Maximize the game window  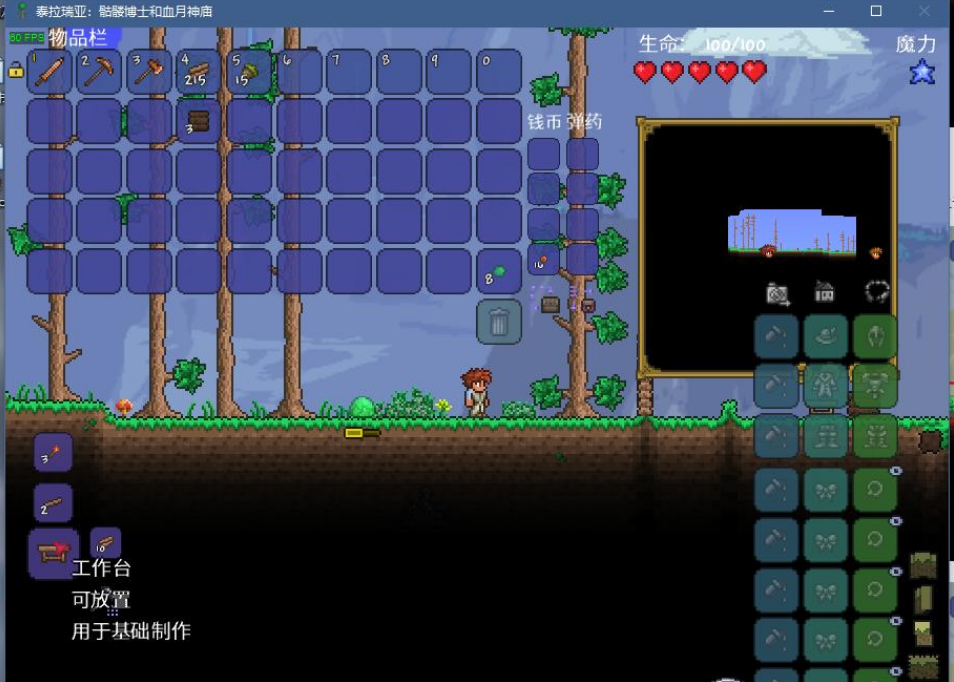tap(876, 11)
